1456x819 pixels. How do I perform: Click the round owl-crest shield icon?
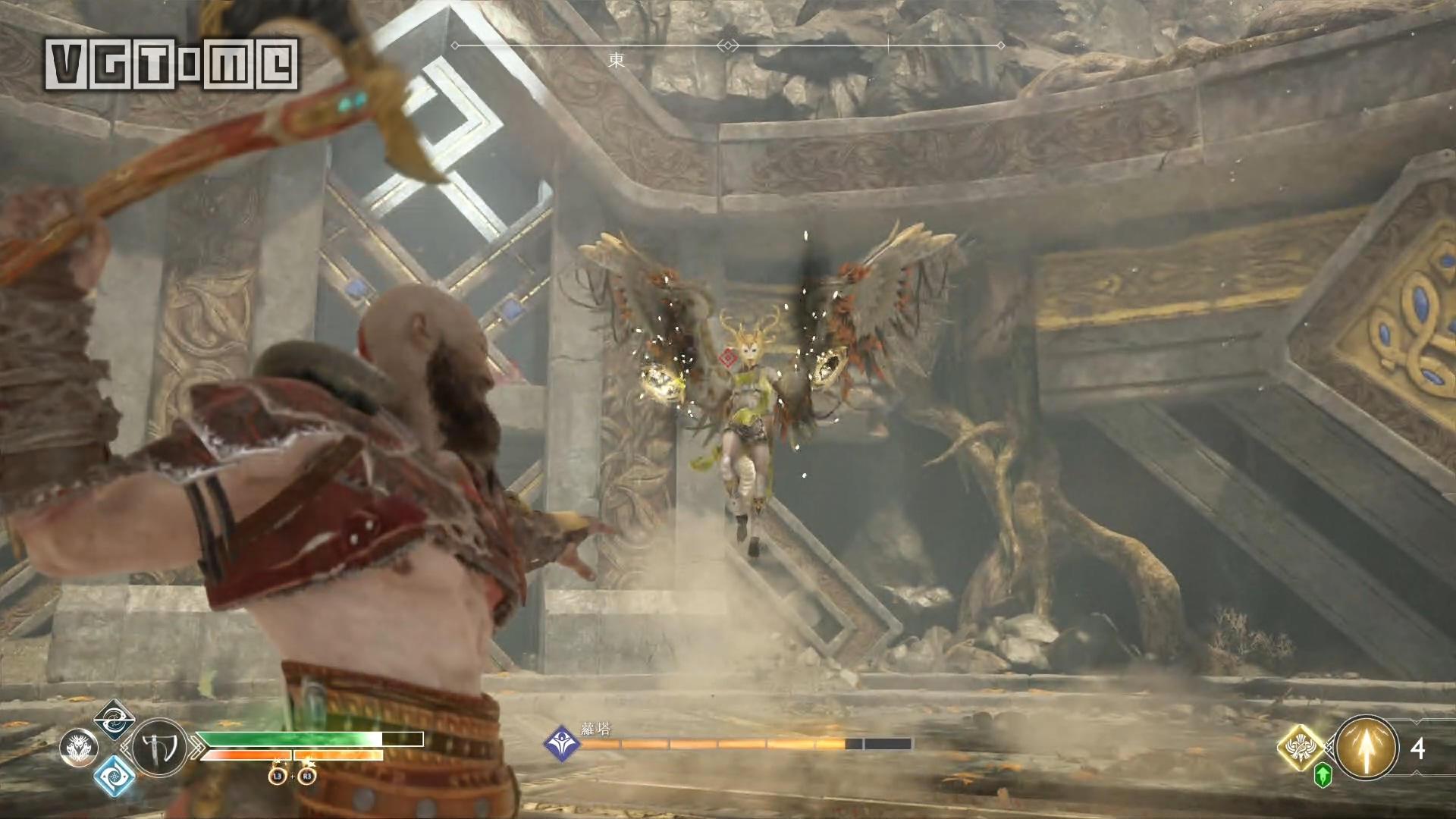coord(78,748)
